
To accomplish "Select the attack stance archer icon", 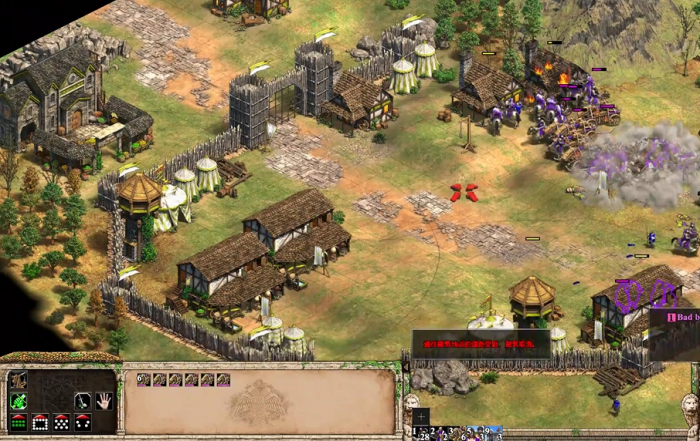I will click(18, 380).
